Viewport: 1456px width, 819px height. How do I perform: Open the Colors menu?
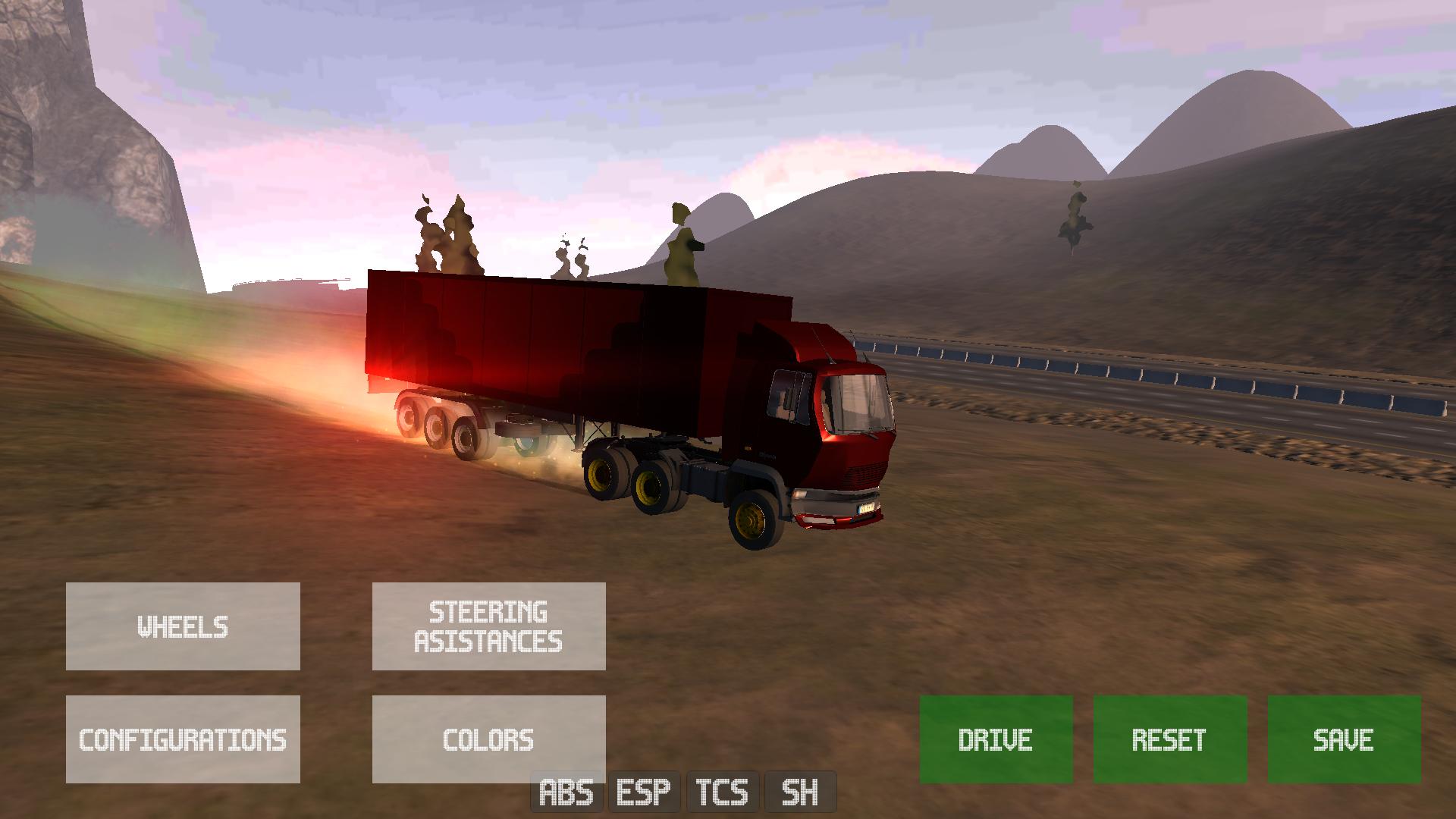tap(488, 739)
